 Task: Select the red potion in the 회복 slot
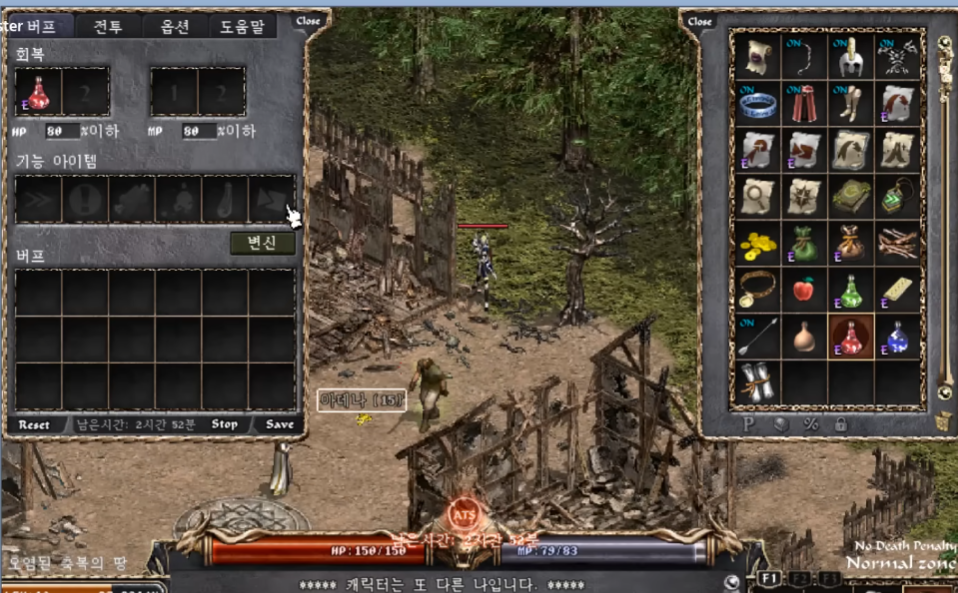coord(39,92)
